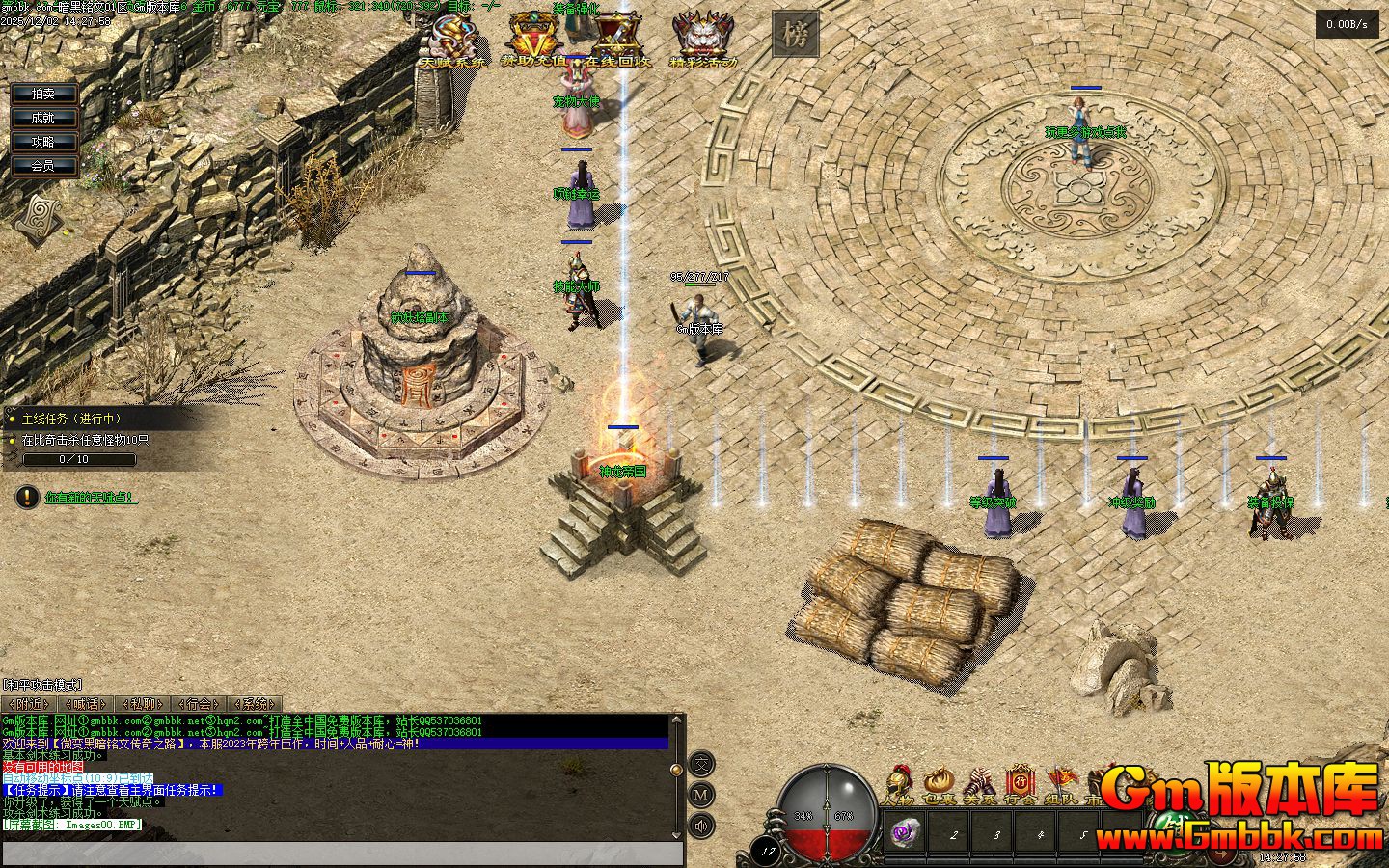Toggle the sound speaker button
The height and width of the screenshot is (868, 1389).
tap(702, 826)
